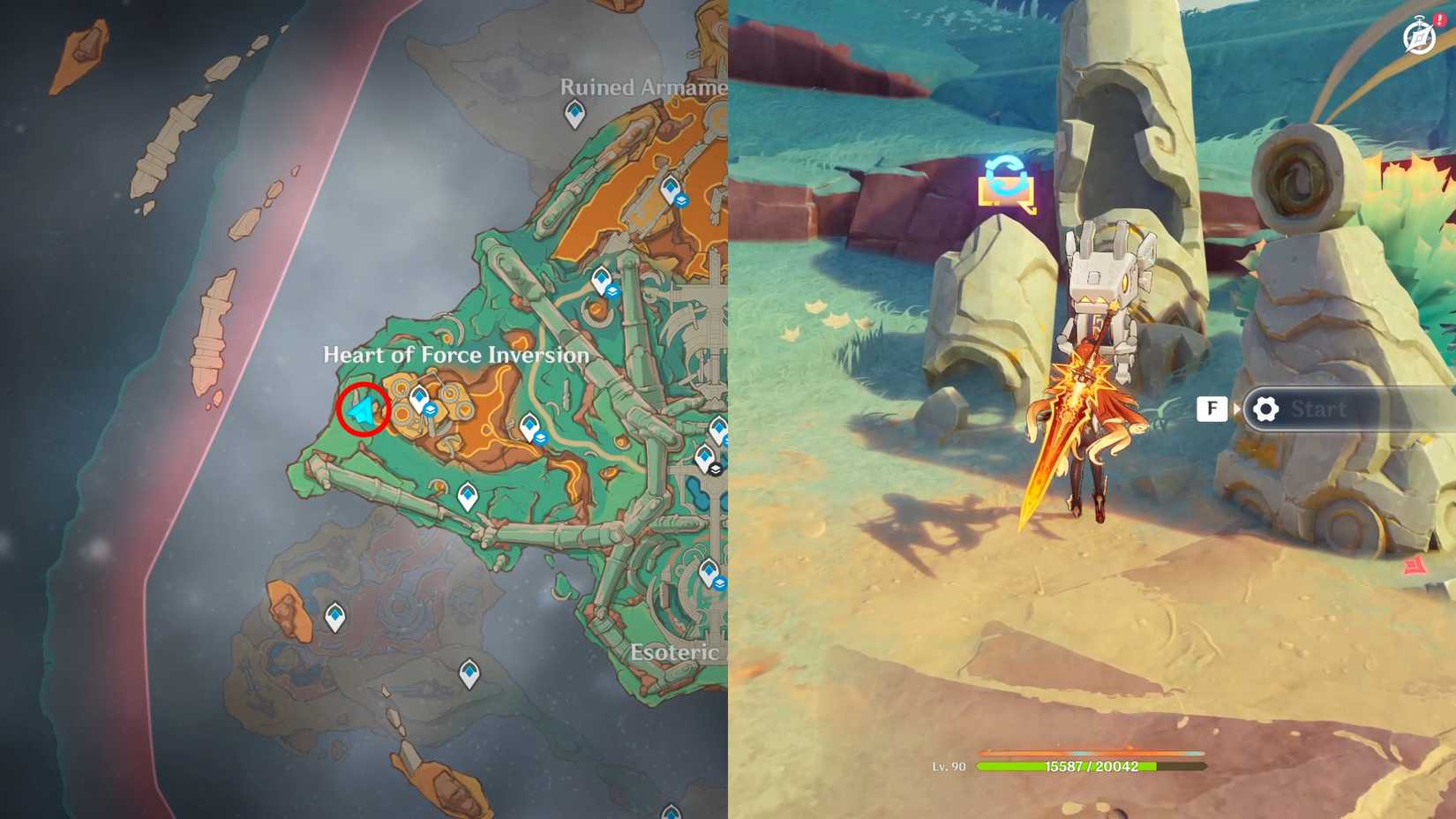
Task: Click the player location arrow circled in red
Action: tap(364, 409)
